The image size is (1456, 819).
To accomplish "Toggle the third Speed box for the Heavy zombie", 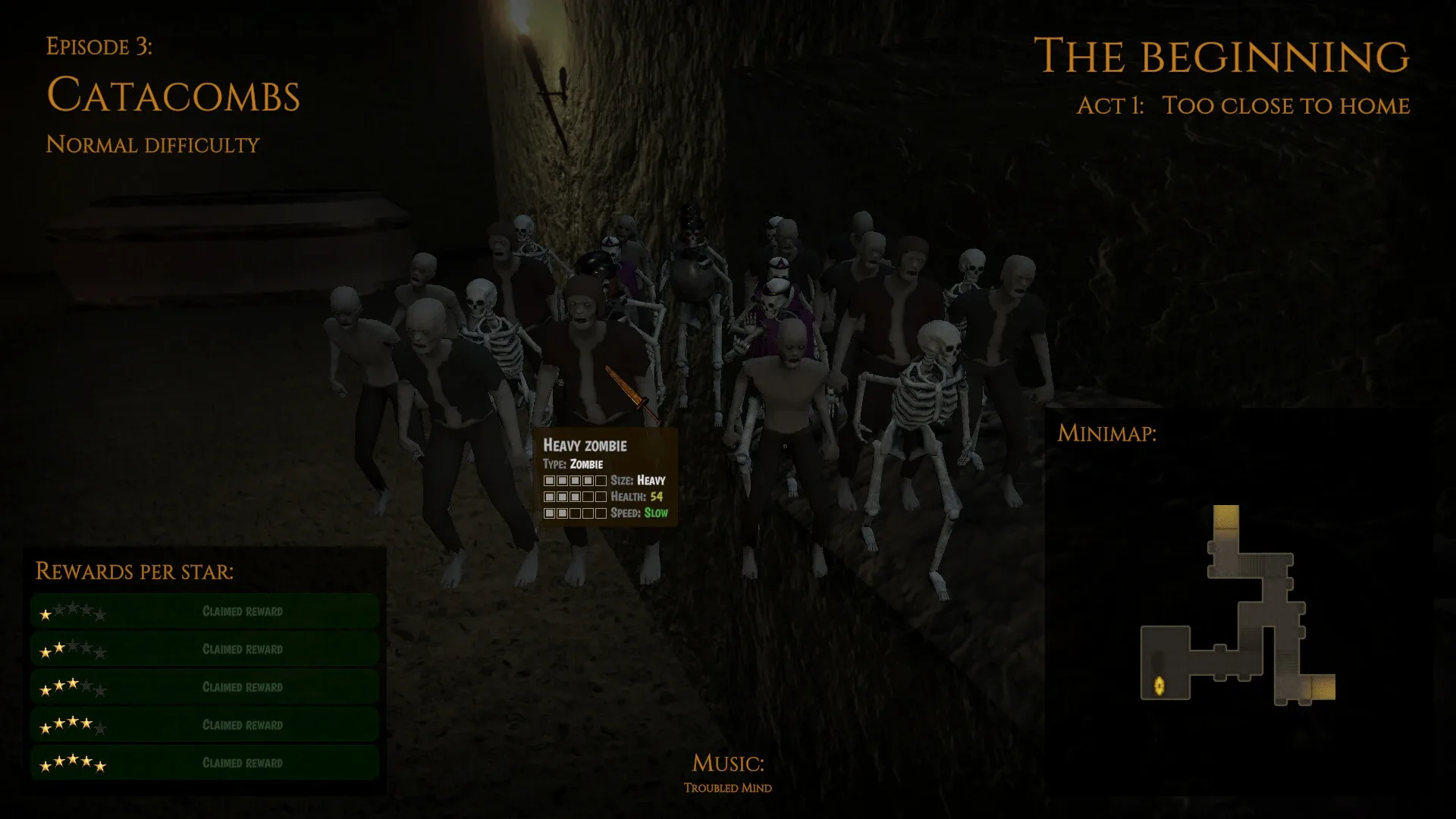I will [x=576, y=513].
